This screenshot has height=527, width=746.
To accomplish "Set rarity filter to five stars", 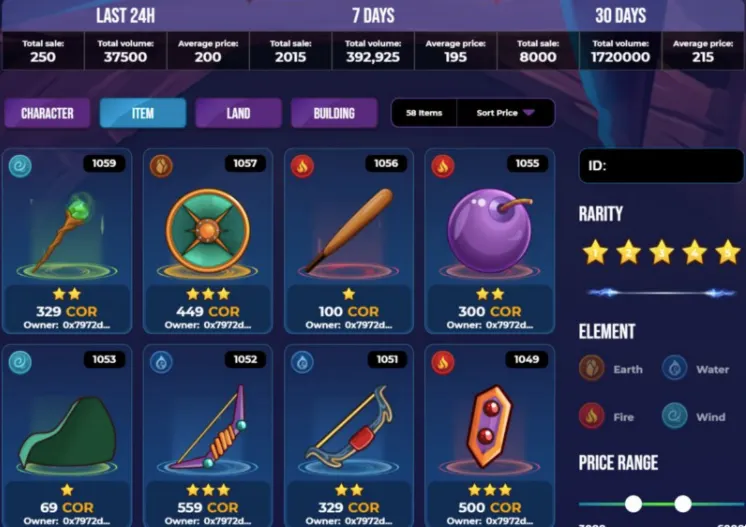I will pyautogui.click(x=728, y=252).
